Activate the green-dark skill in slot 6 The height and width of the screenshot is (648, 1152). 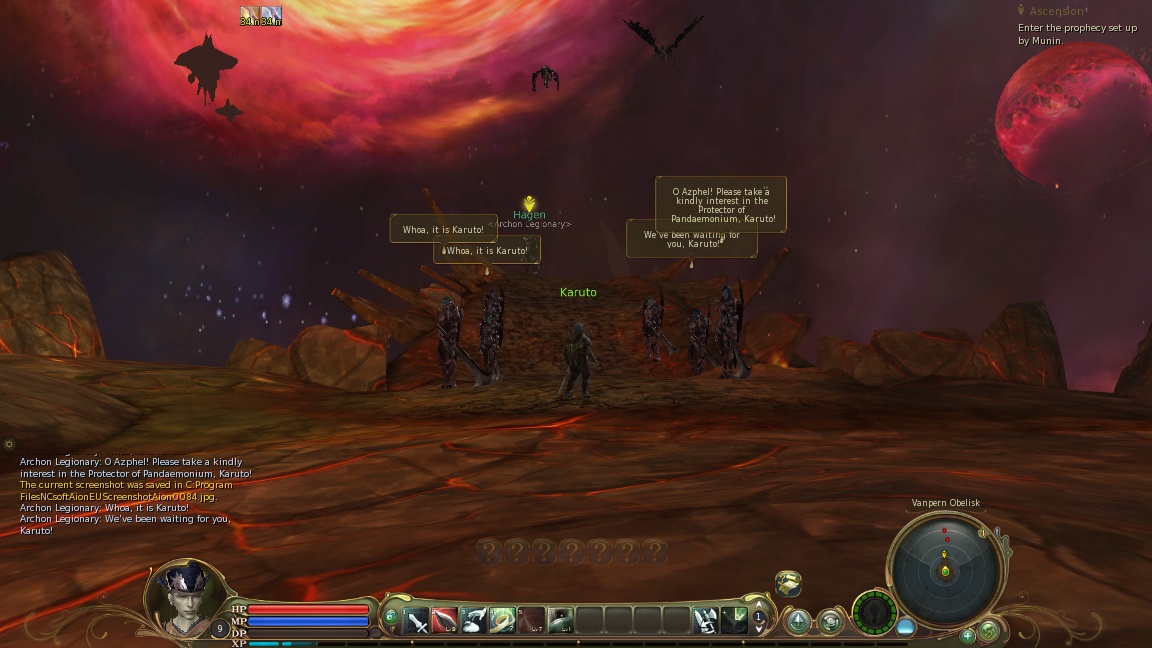click(x=561, y=621)
